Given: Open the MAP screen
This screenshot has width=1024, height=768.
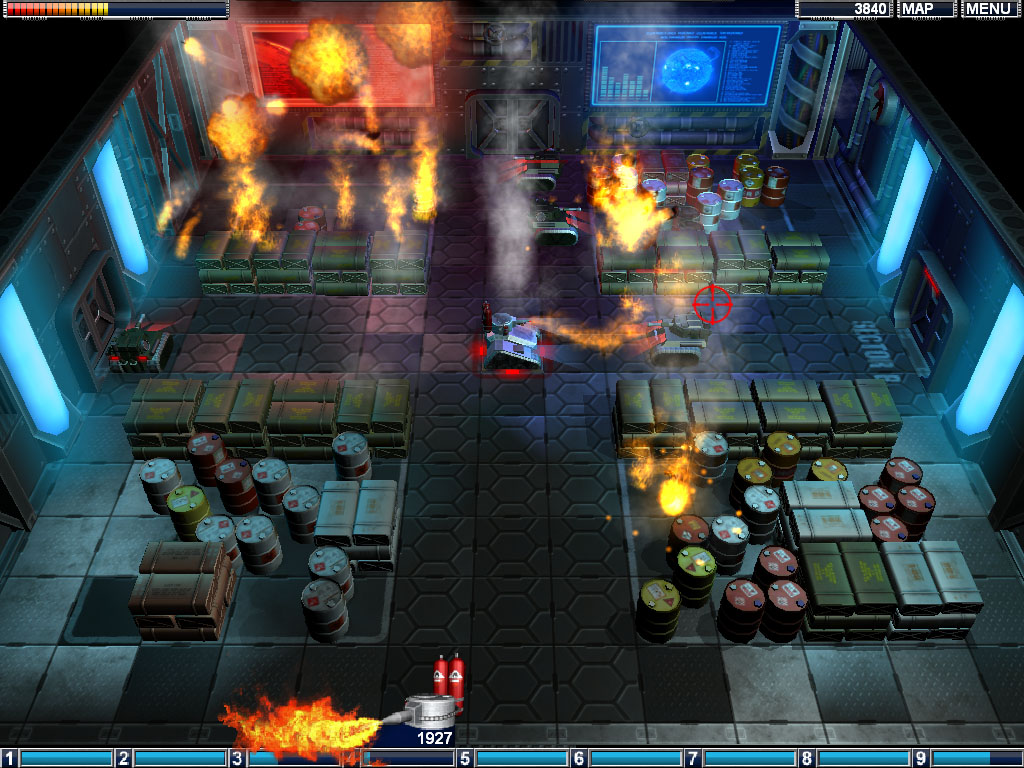Looking at the screenshot, I should 925,9.
